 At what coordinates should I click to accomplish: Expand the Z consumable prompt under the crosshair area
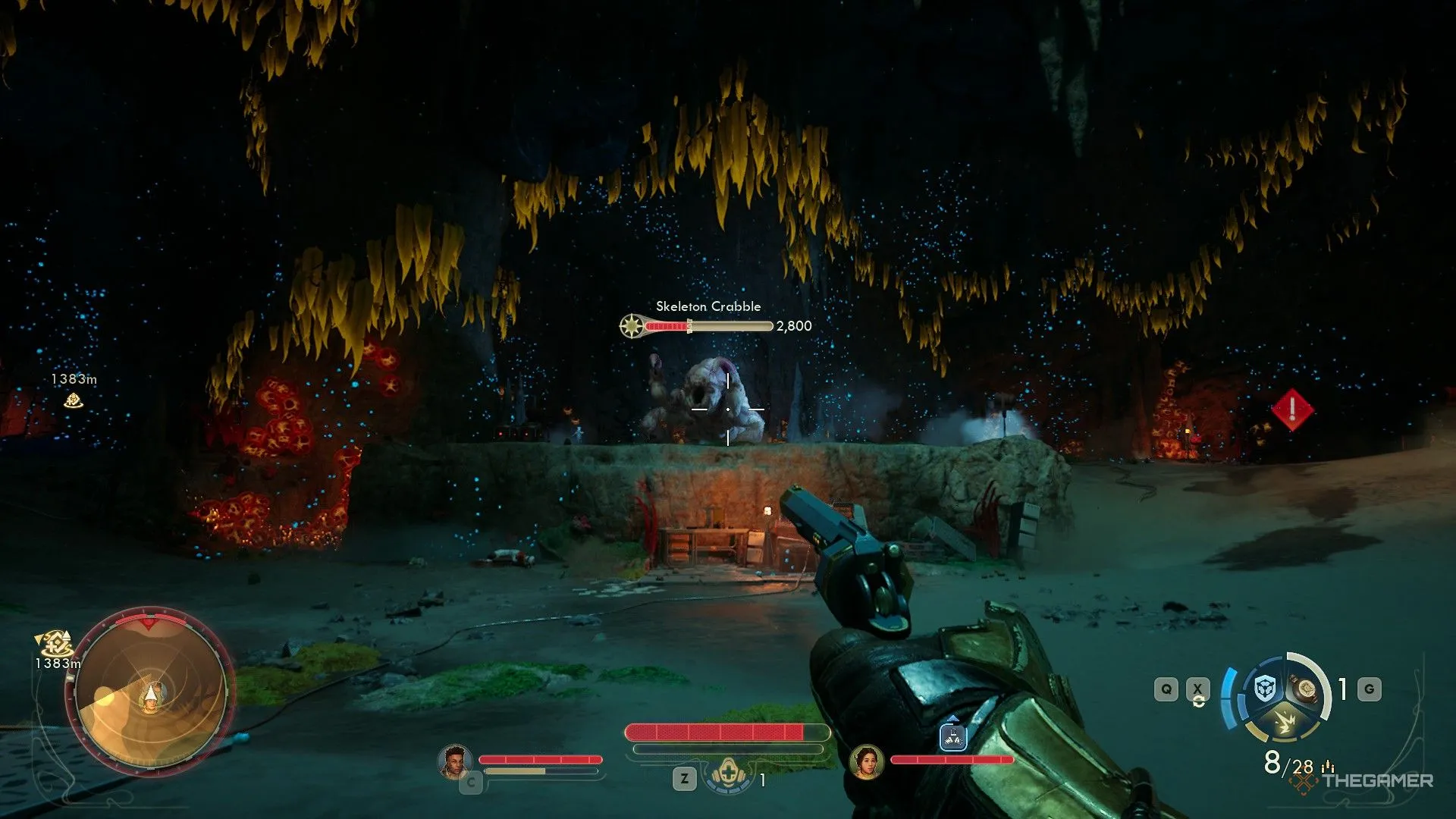684,779
